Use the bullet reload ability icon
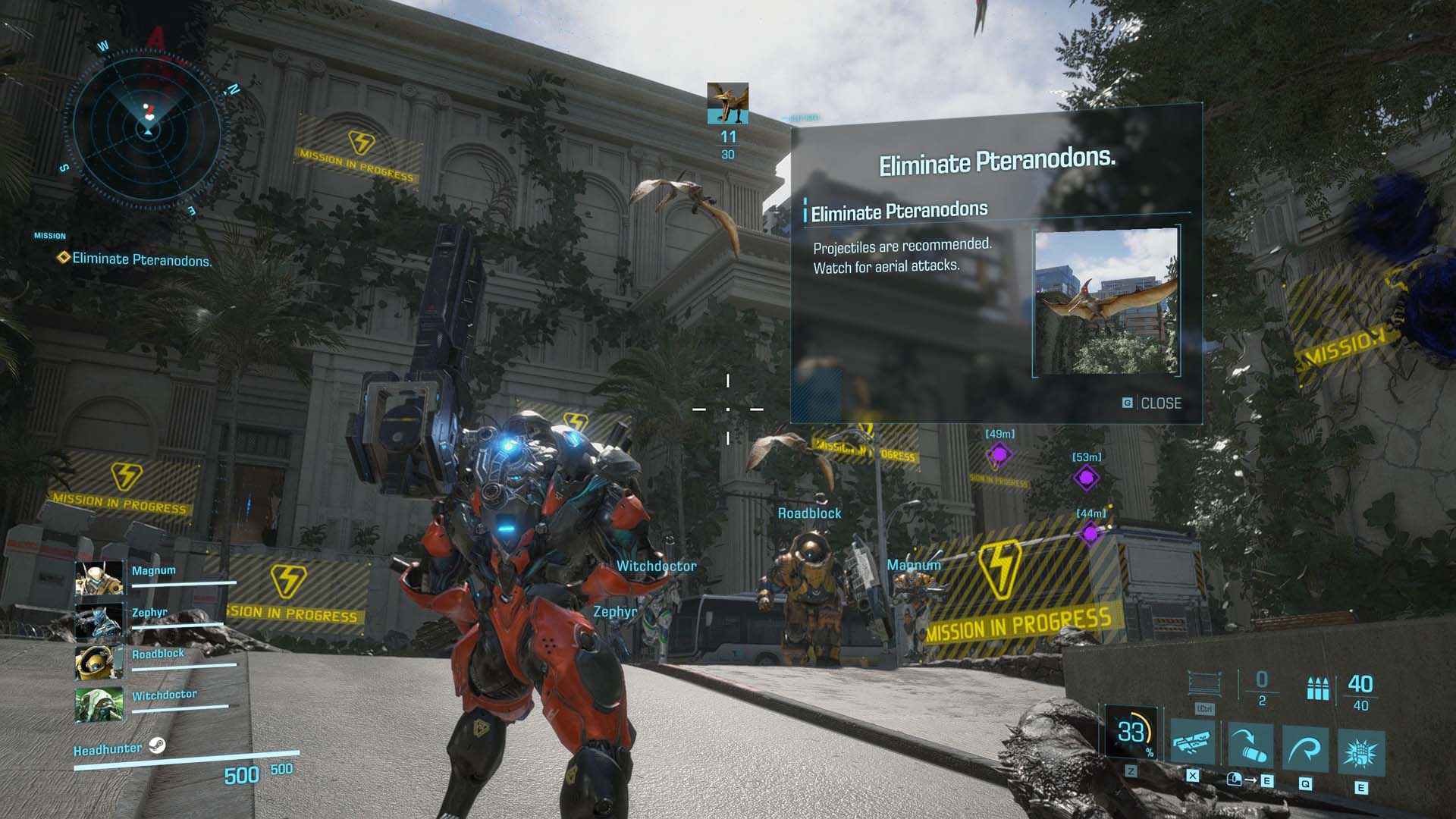1456x819 pixels. point(1250,746)
